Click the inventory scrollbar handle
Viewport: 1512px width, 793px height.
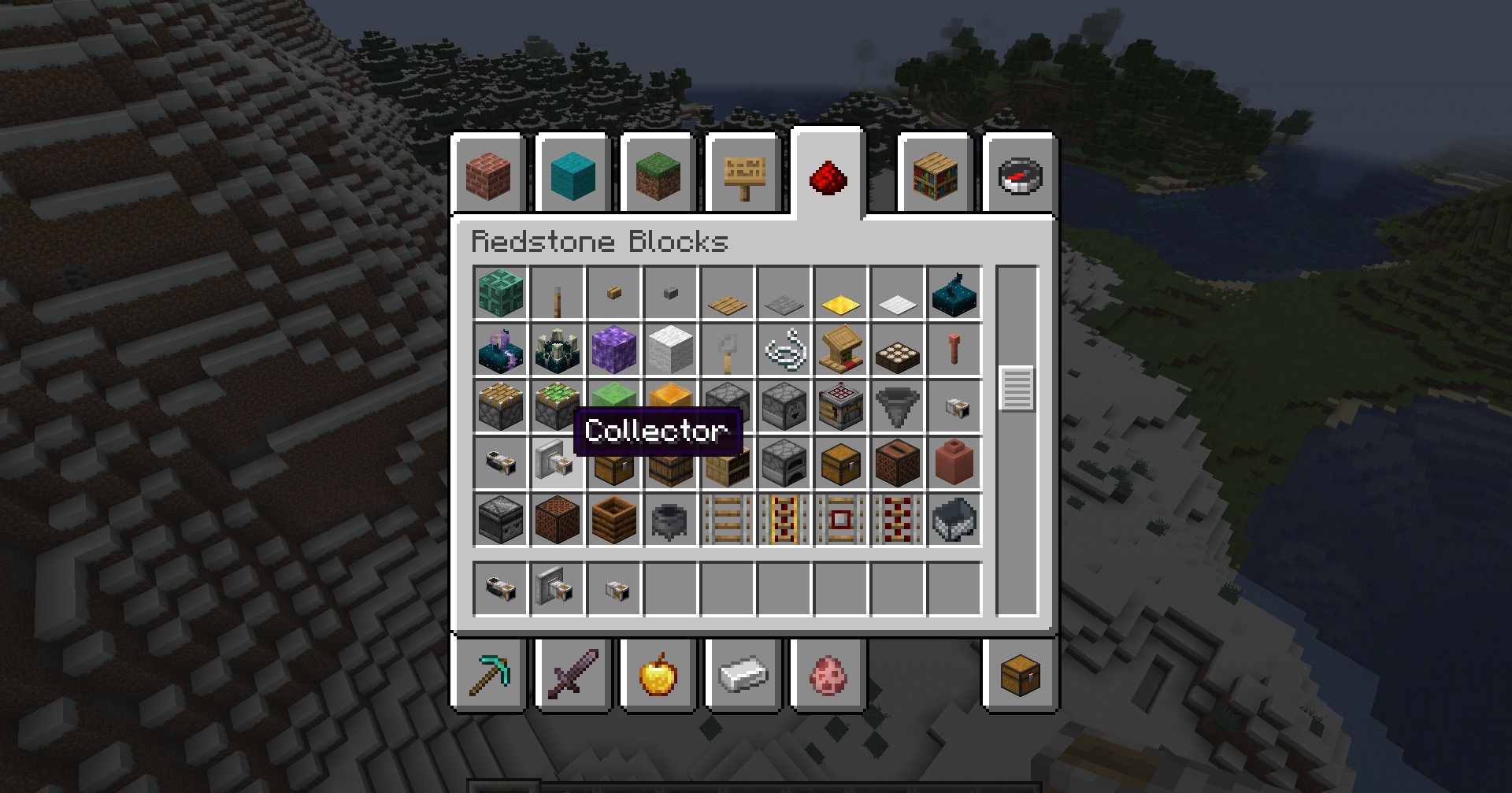[x=1017, y=388]
